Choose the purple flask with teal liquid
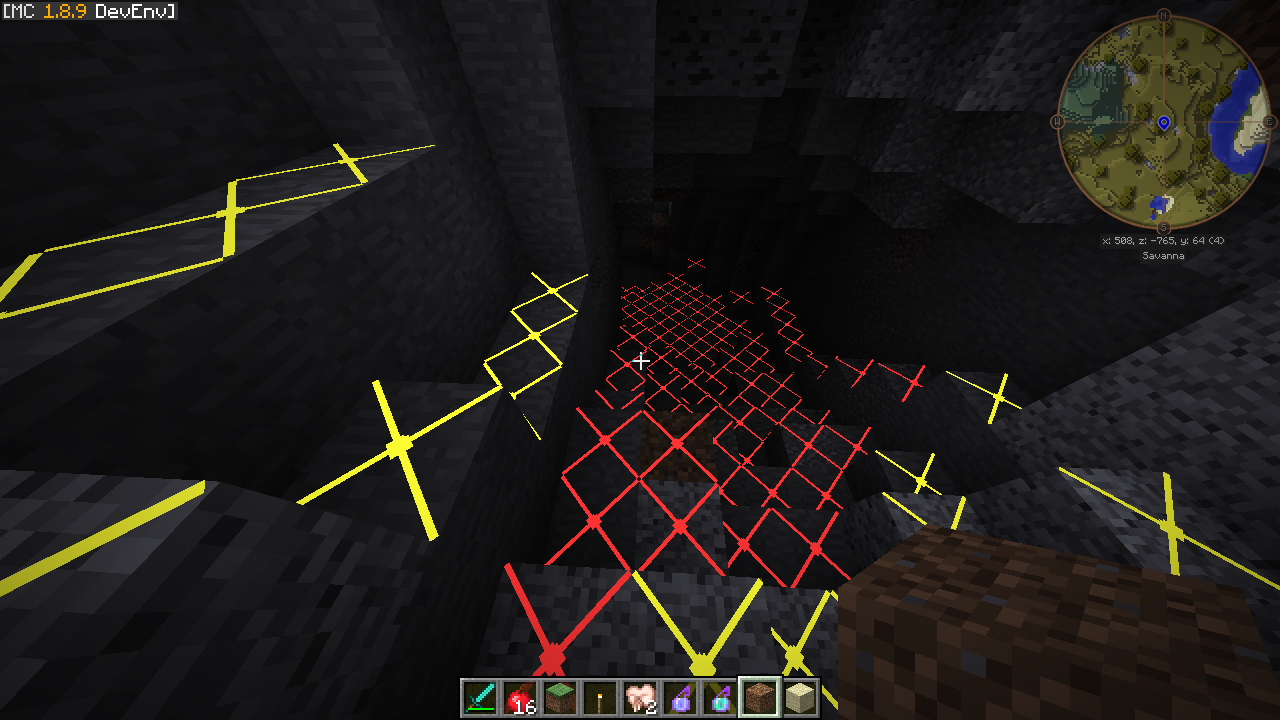The height and width of the screenshot is (720, 1280). pyautogui.click(x=720, y=698)
